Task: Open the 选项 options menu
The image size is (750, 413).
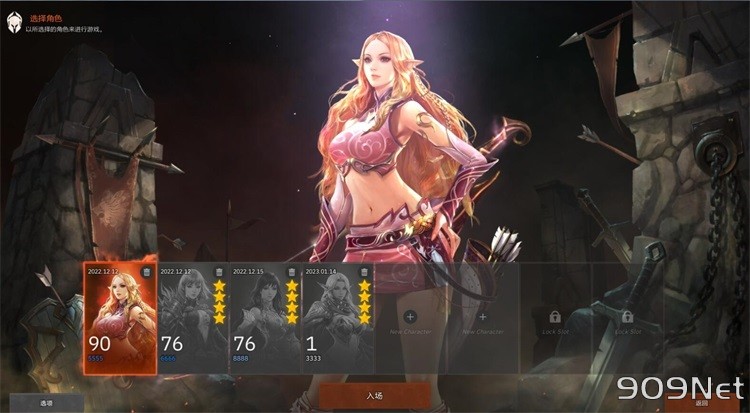Action: pyautogui.click(x=46, y=403)
